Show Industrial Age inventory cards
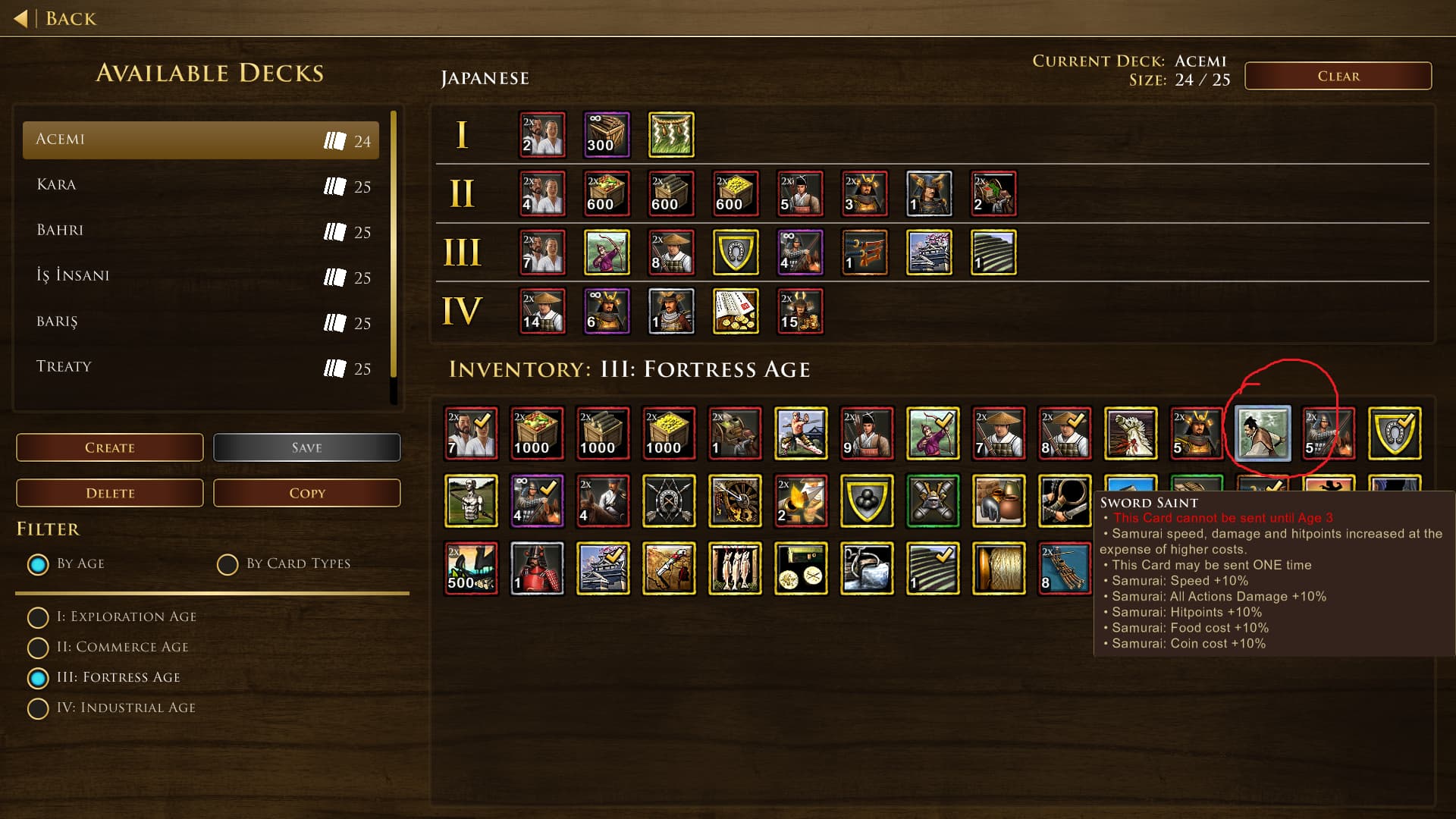 tap(38, 708)
